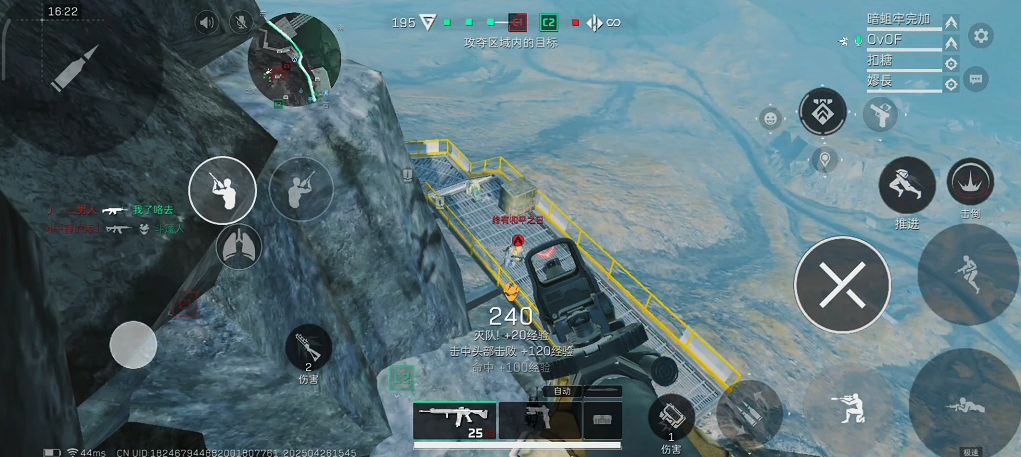Activate the 击倒 crown skill

tap(970, 181)
